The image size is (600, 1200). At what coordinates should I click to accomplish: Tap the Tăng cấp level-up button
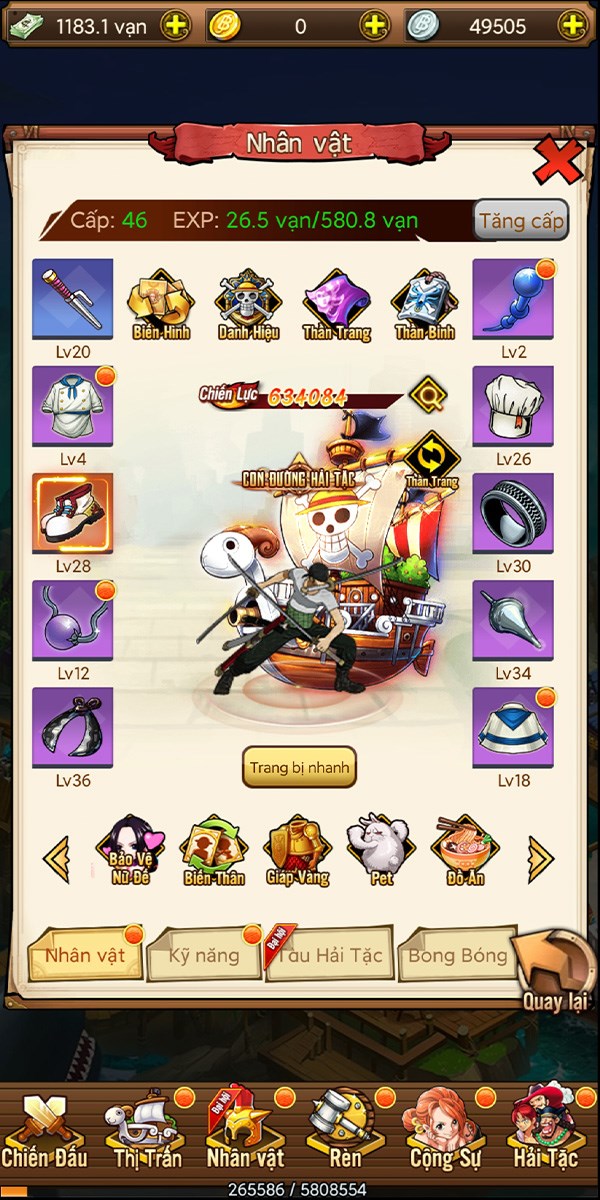click(521, 221)
